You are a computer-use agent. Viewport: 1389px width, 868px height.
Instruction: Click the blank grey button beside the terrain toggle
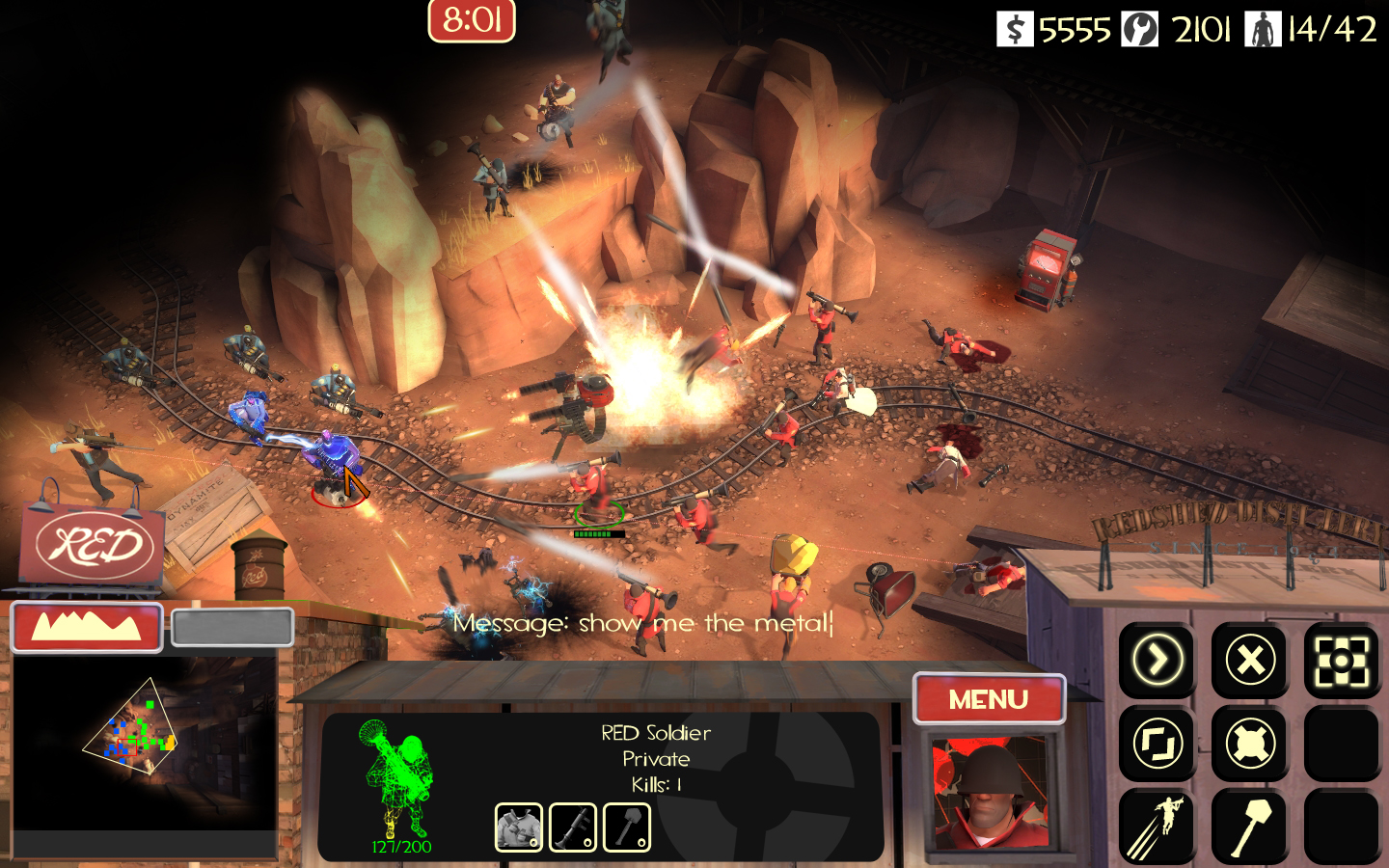232,628
